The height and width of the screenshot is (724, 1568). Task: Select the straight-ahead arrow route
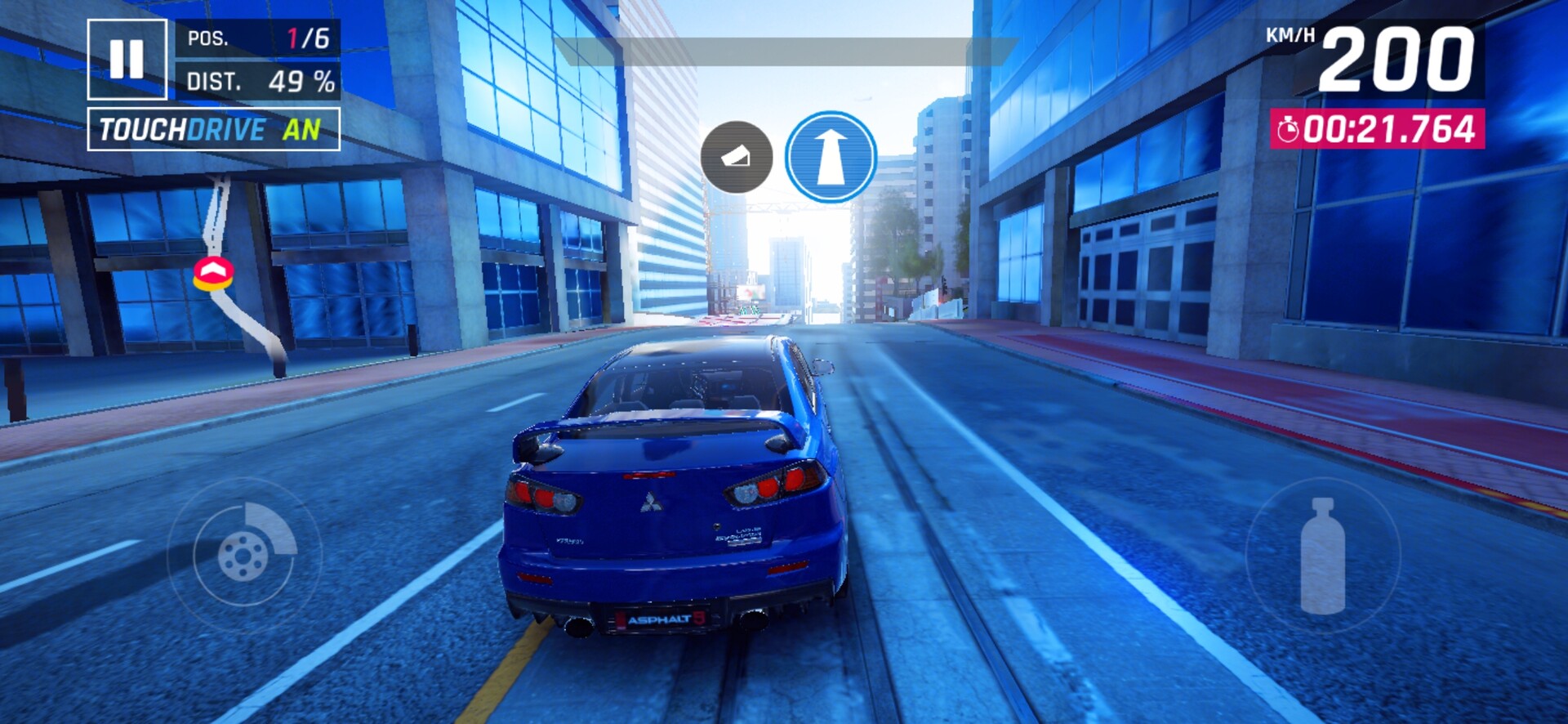[x=831, y=157]
